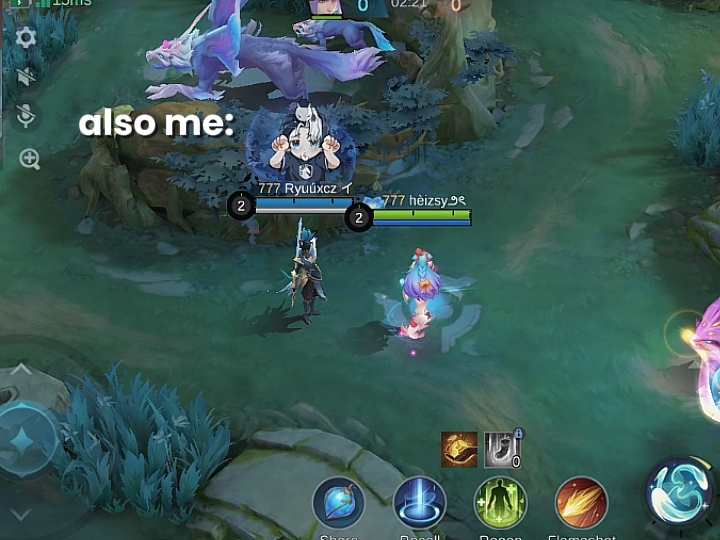Toggle the muted speaker icon

click(x=26, y=77)
